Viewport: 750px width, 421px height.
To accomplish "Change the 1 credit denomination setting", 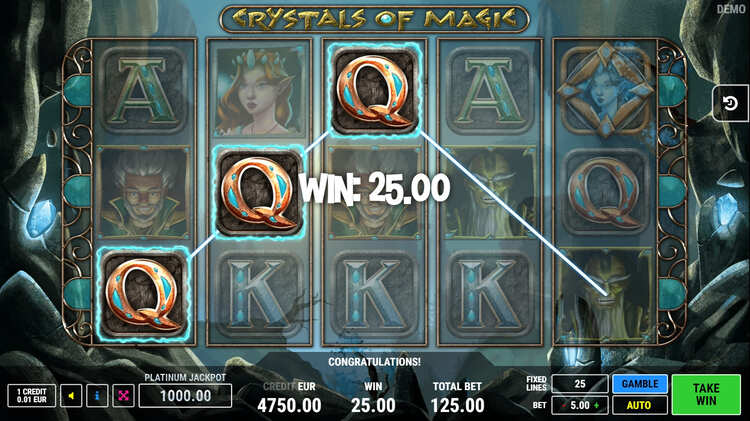I will (31, 396).
